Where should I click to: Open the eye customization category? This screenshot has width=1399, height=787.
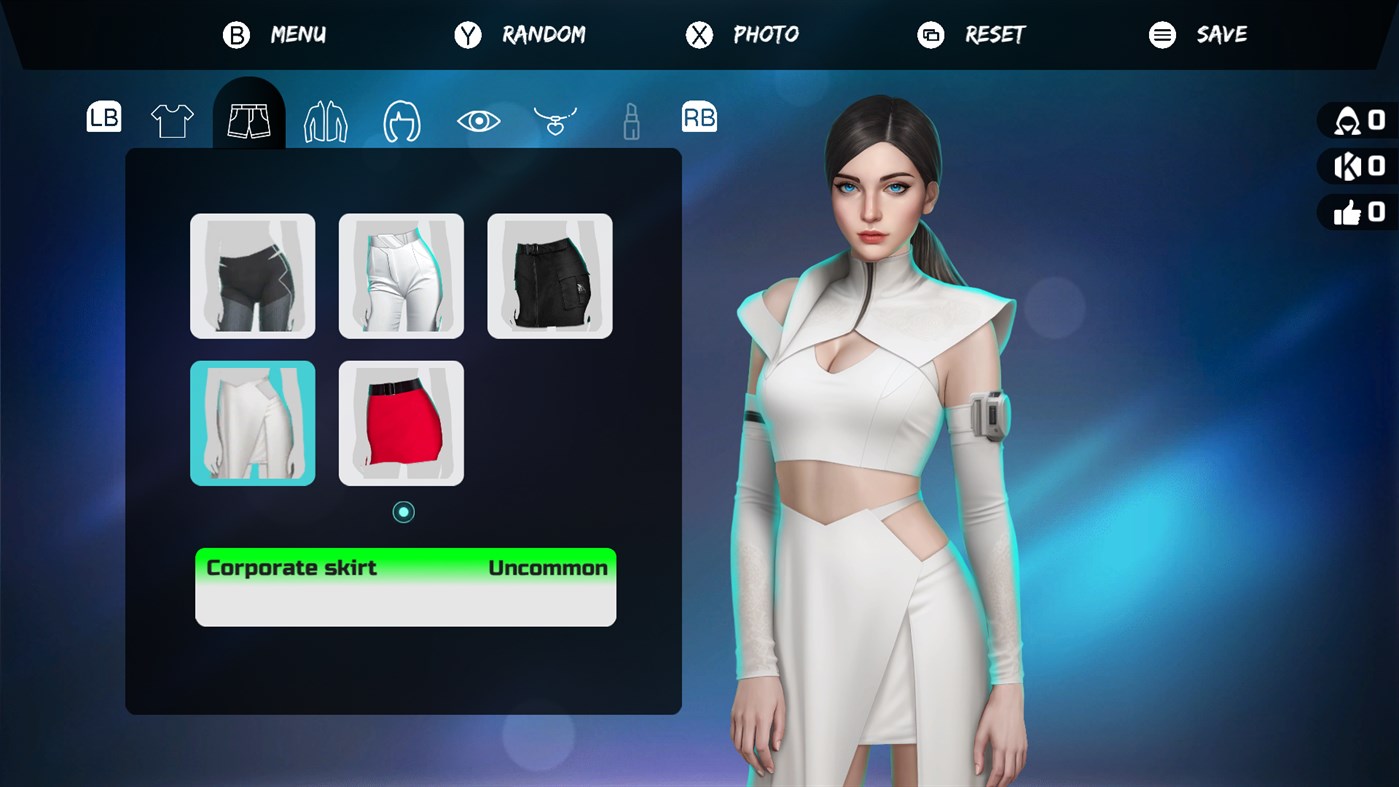pos(479,118)
